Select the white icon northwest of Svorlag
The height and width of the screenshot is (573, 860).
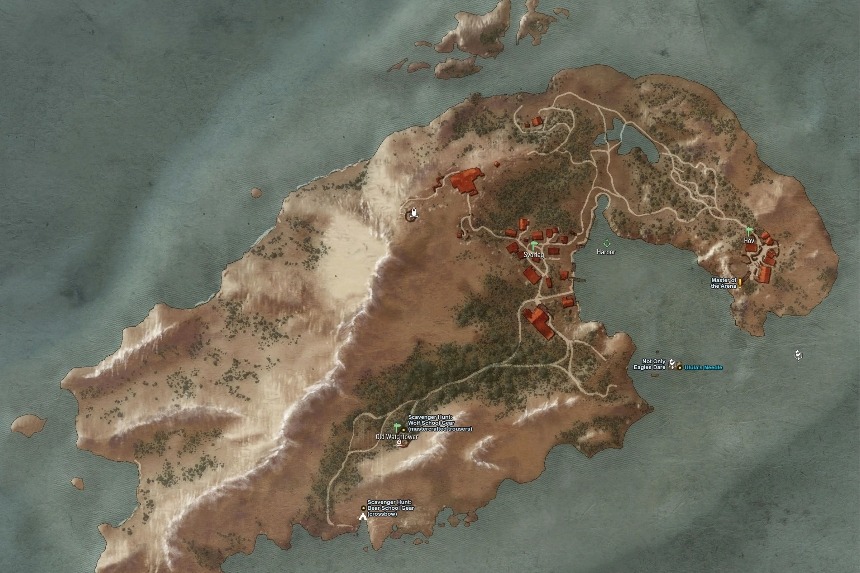tap(414, 212)
